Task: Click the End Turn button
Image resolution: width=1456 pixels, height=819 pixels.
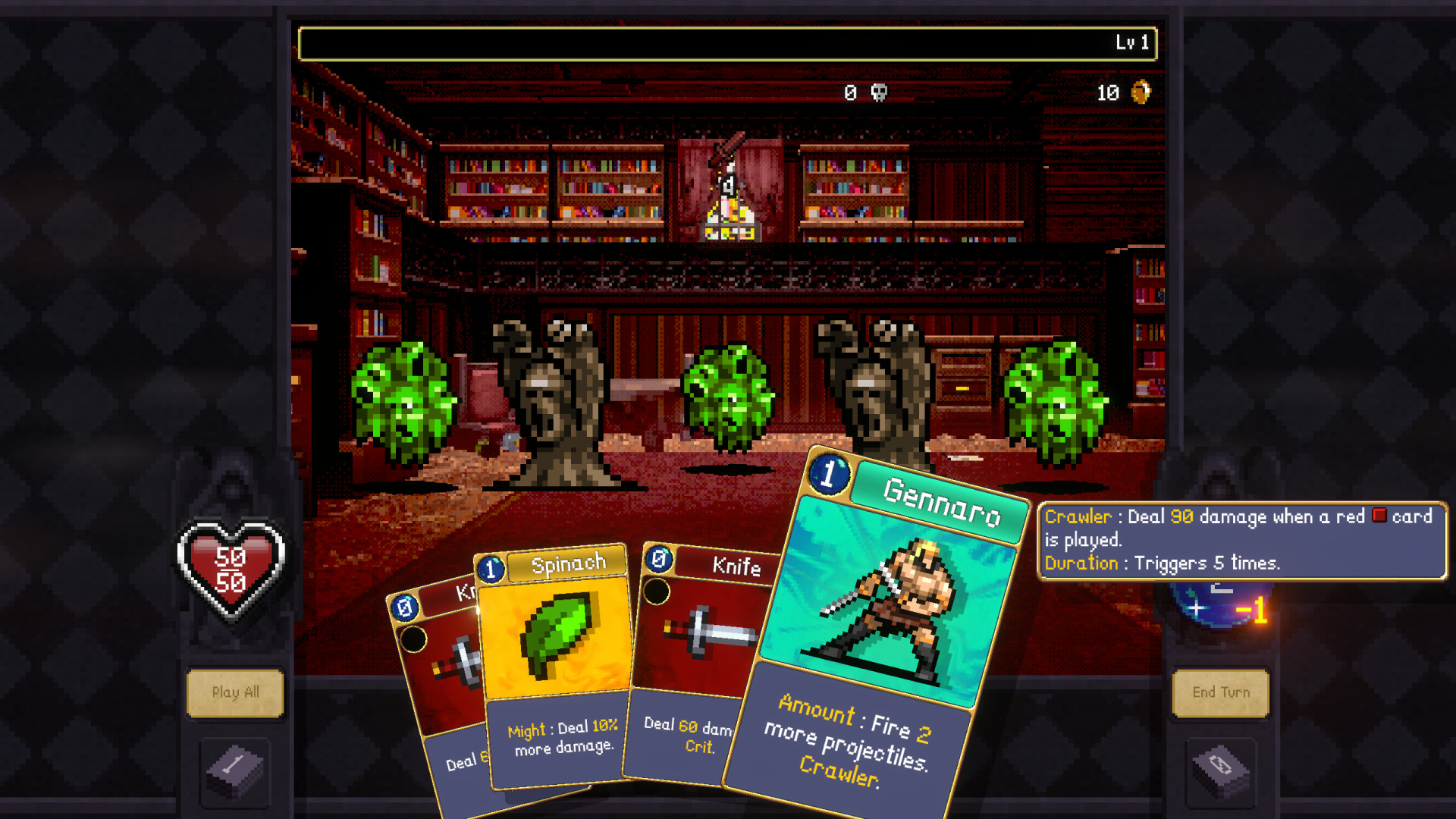Action: [x=1220, y=692]
